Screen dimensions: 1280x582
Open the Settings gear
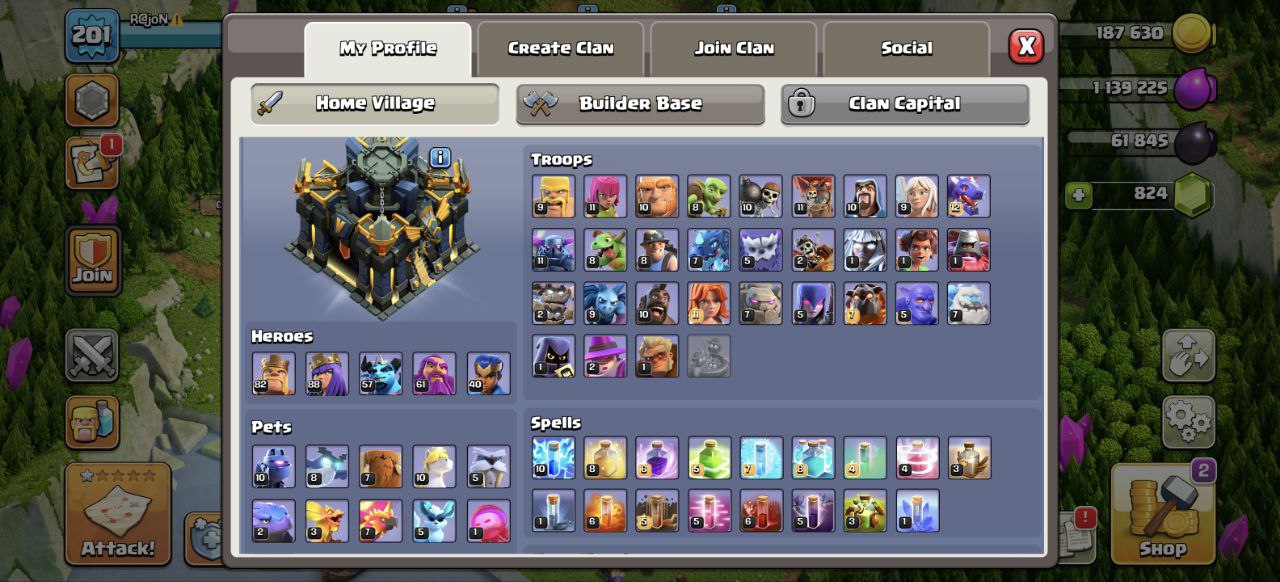tap(1188, 421)
